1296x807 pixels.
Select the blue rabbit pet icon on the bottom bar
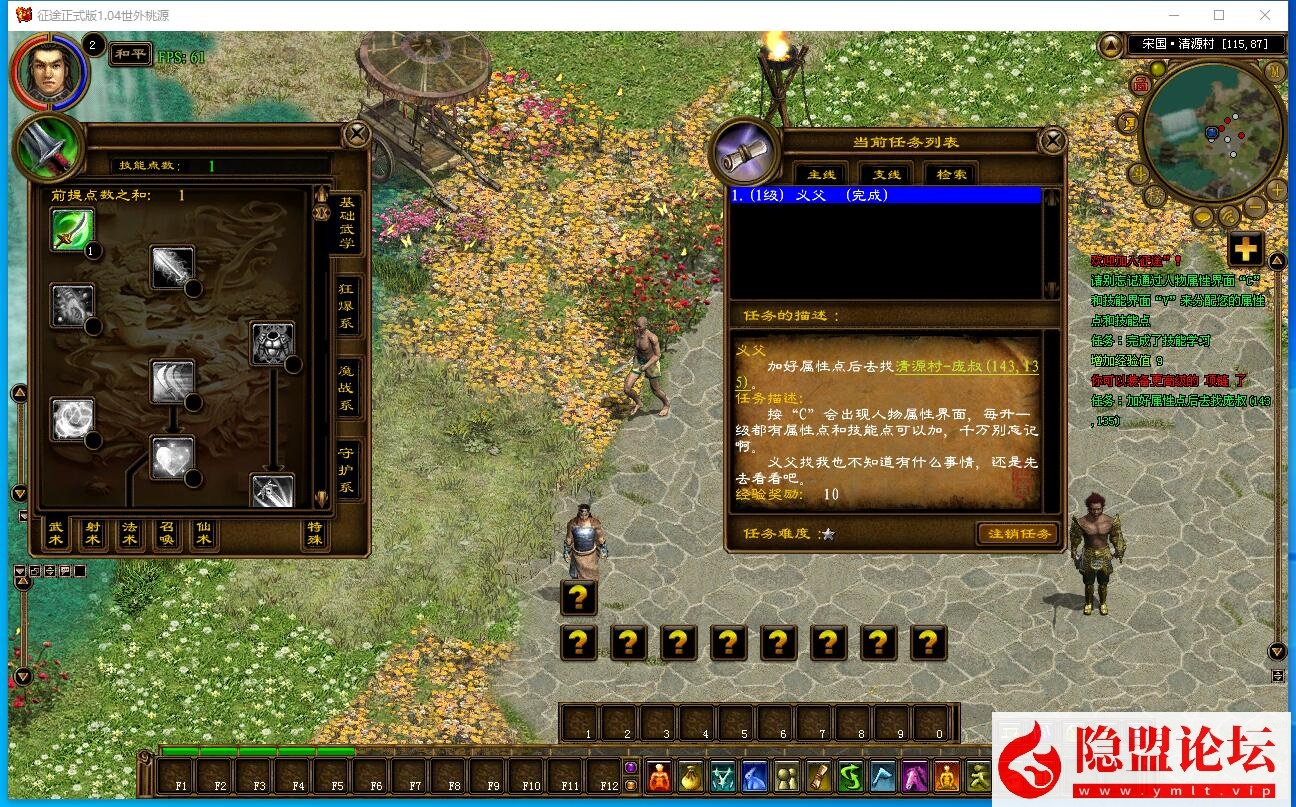(753, 780)
